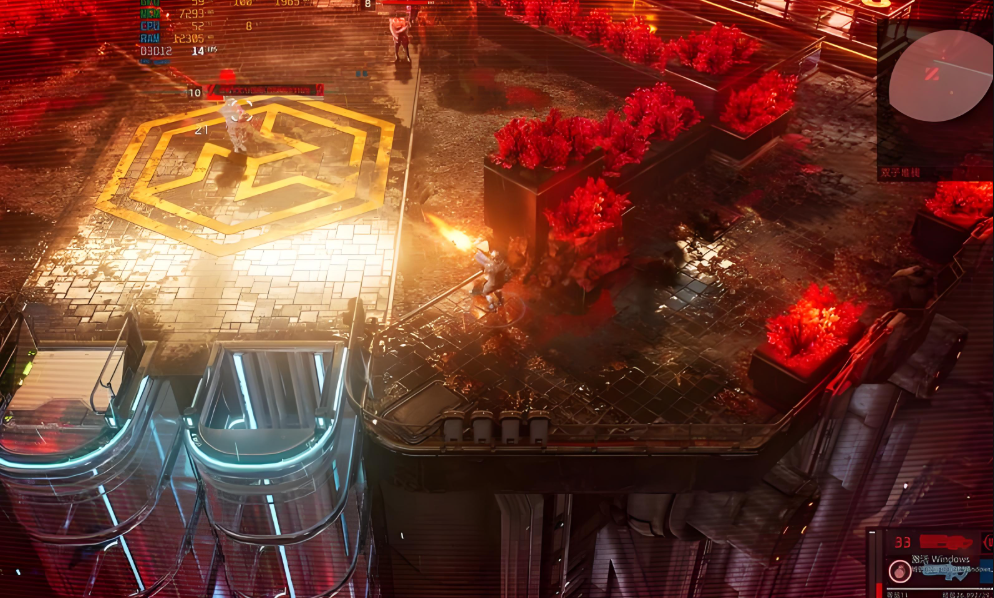Choose the red primary weapon slot

(x=948, y=542)
